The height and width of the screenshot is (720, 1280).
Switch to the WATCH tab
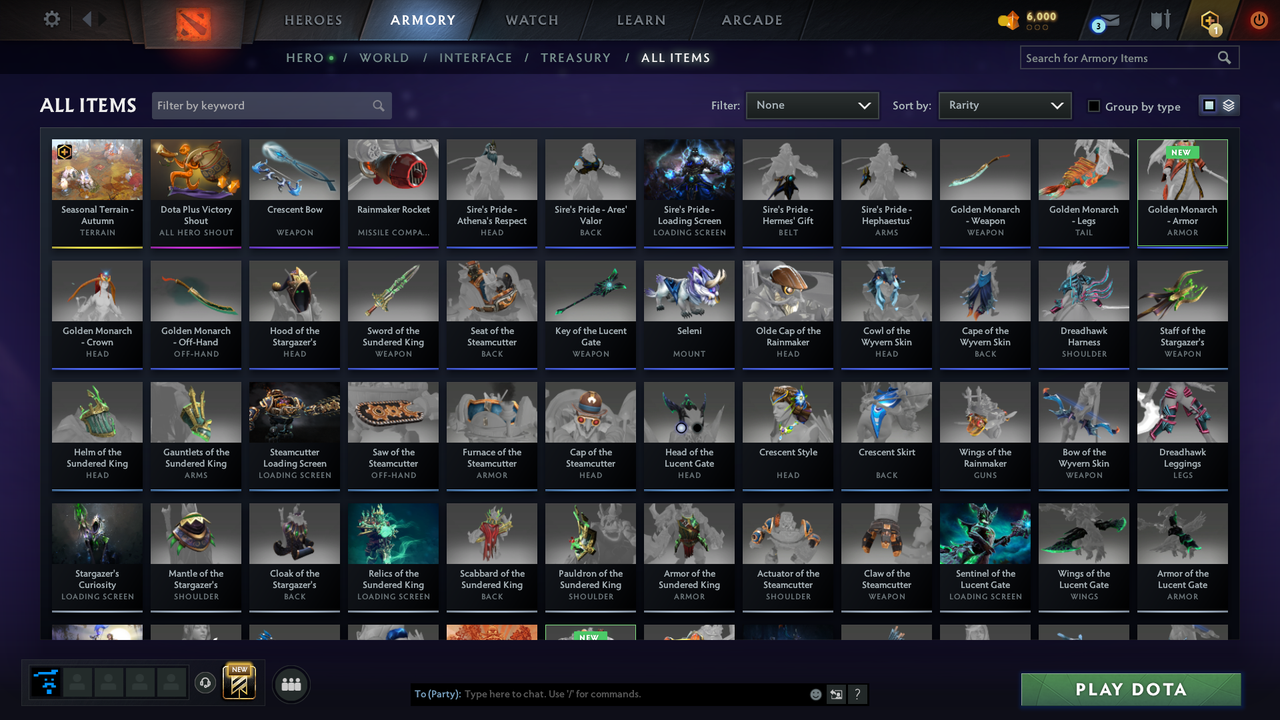(531, 19)
